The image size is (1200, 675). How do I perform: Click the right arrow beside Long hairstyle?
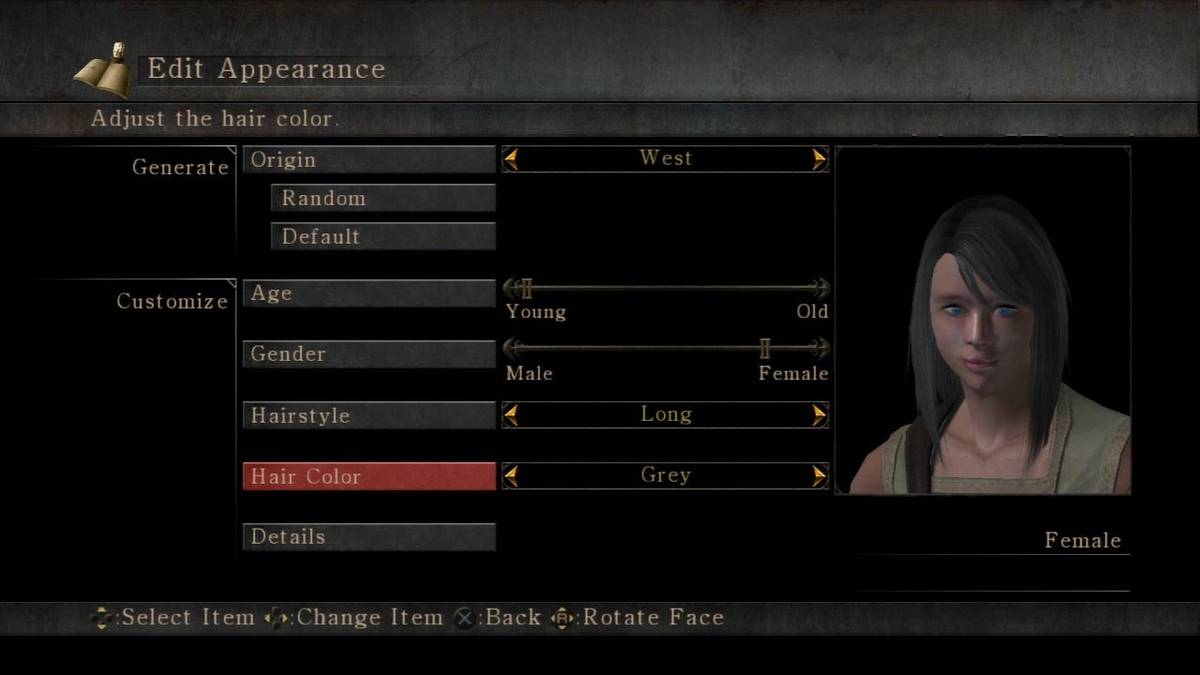click(820, 415)
